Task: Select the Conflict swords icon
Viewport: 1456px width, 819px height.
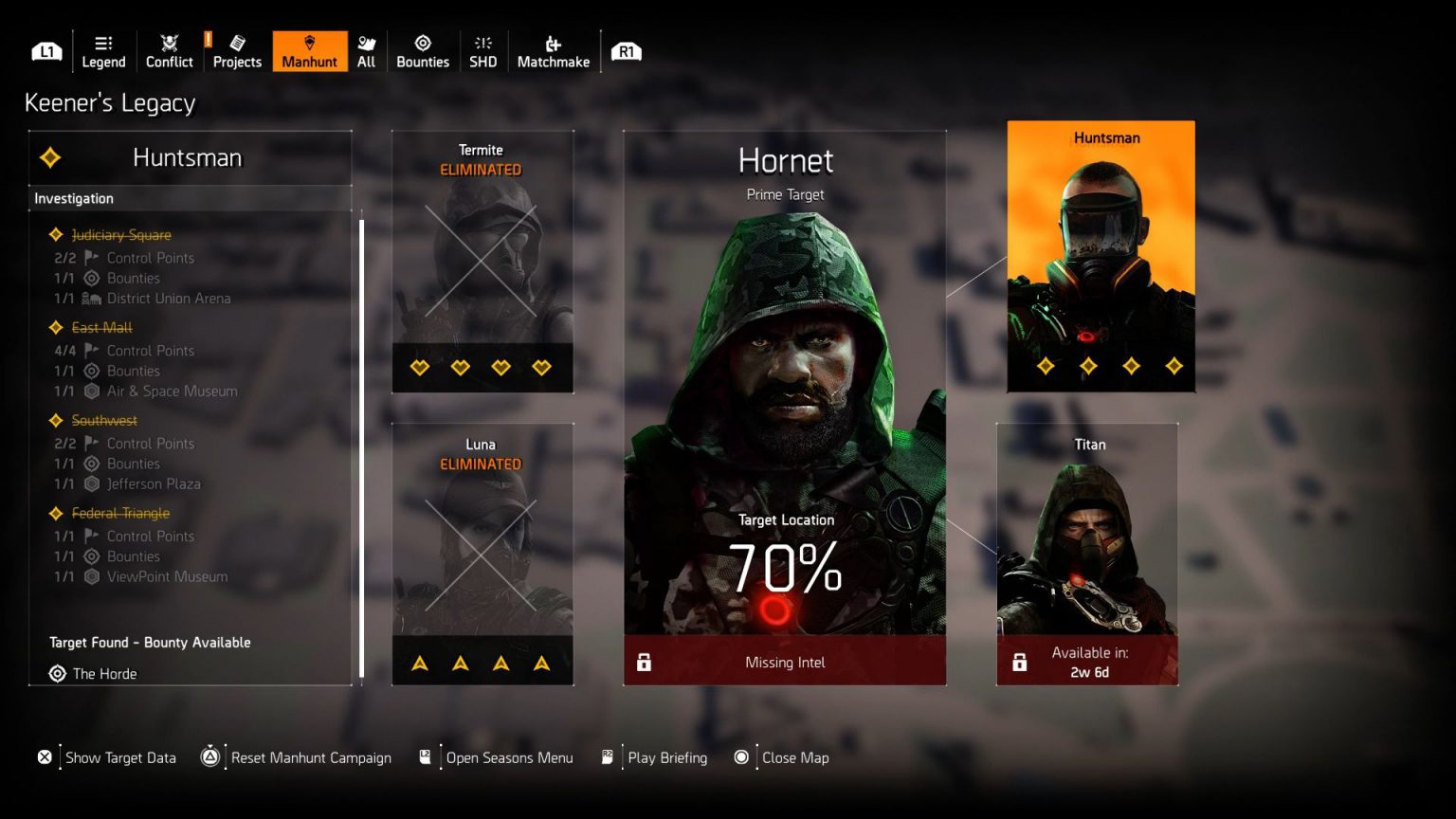Action: point(169,44)
